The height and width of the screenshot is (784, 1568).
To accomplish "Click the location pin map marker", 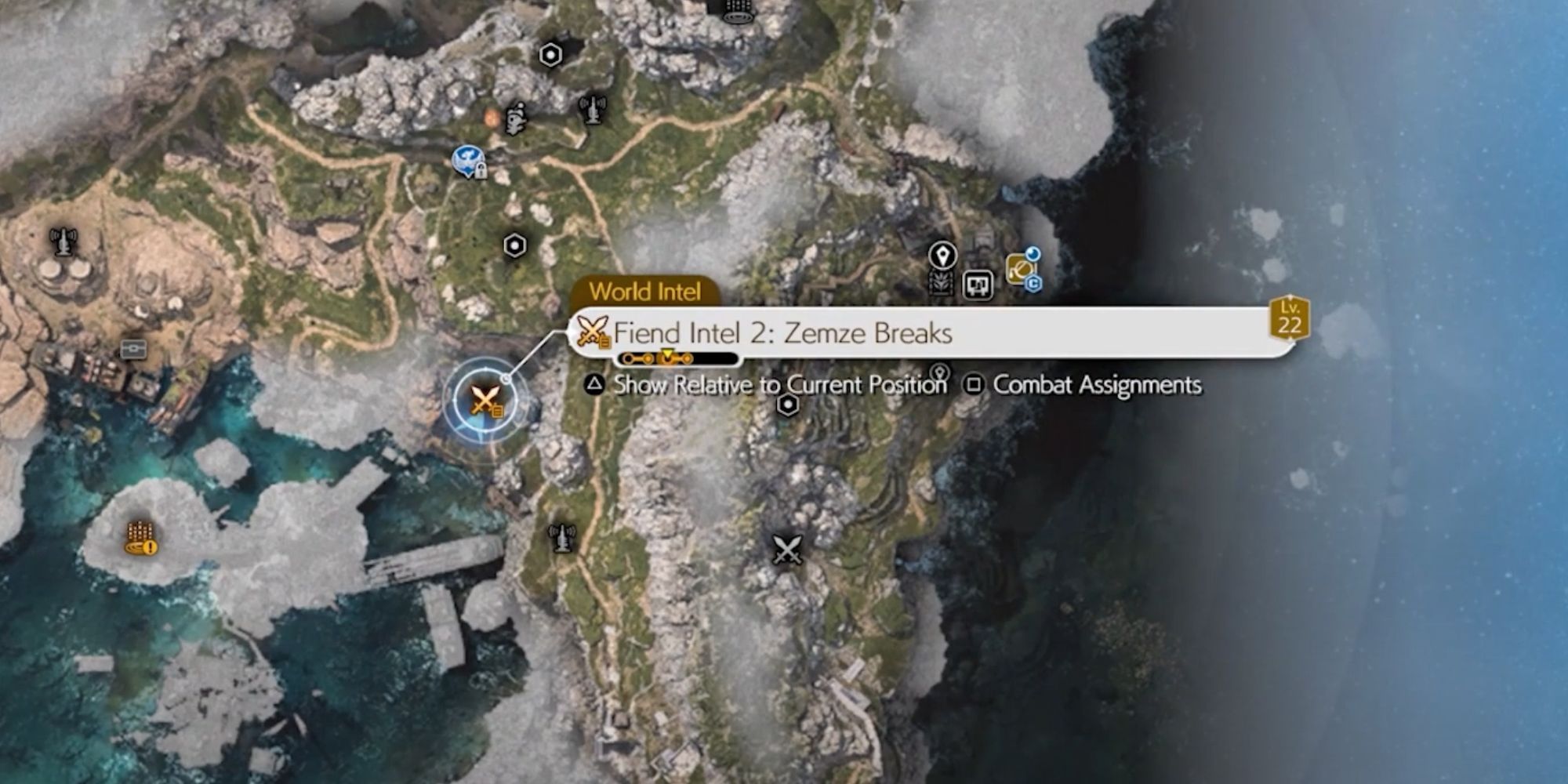I will point(942,255).
